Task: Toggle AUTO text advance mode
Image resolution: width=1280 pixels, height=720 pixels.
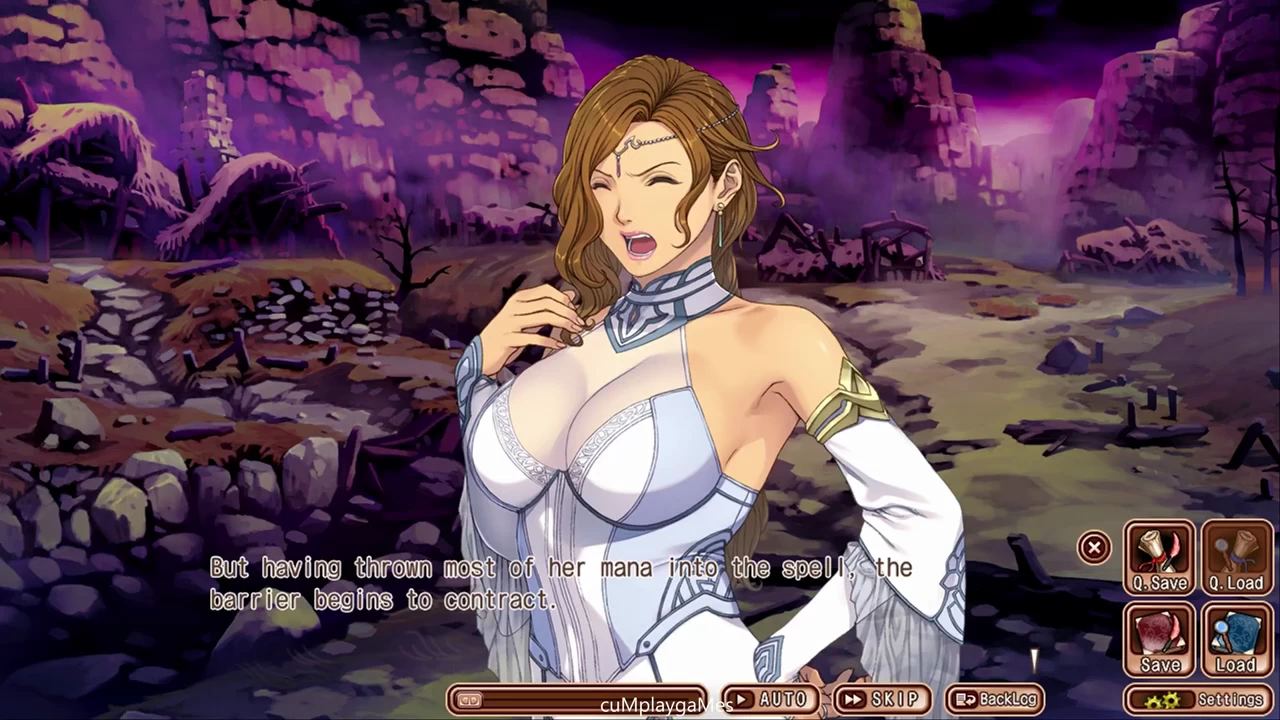Action: 770,699
